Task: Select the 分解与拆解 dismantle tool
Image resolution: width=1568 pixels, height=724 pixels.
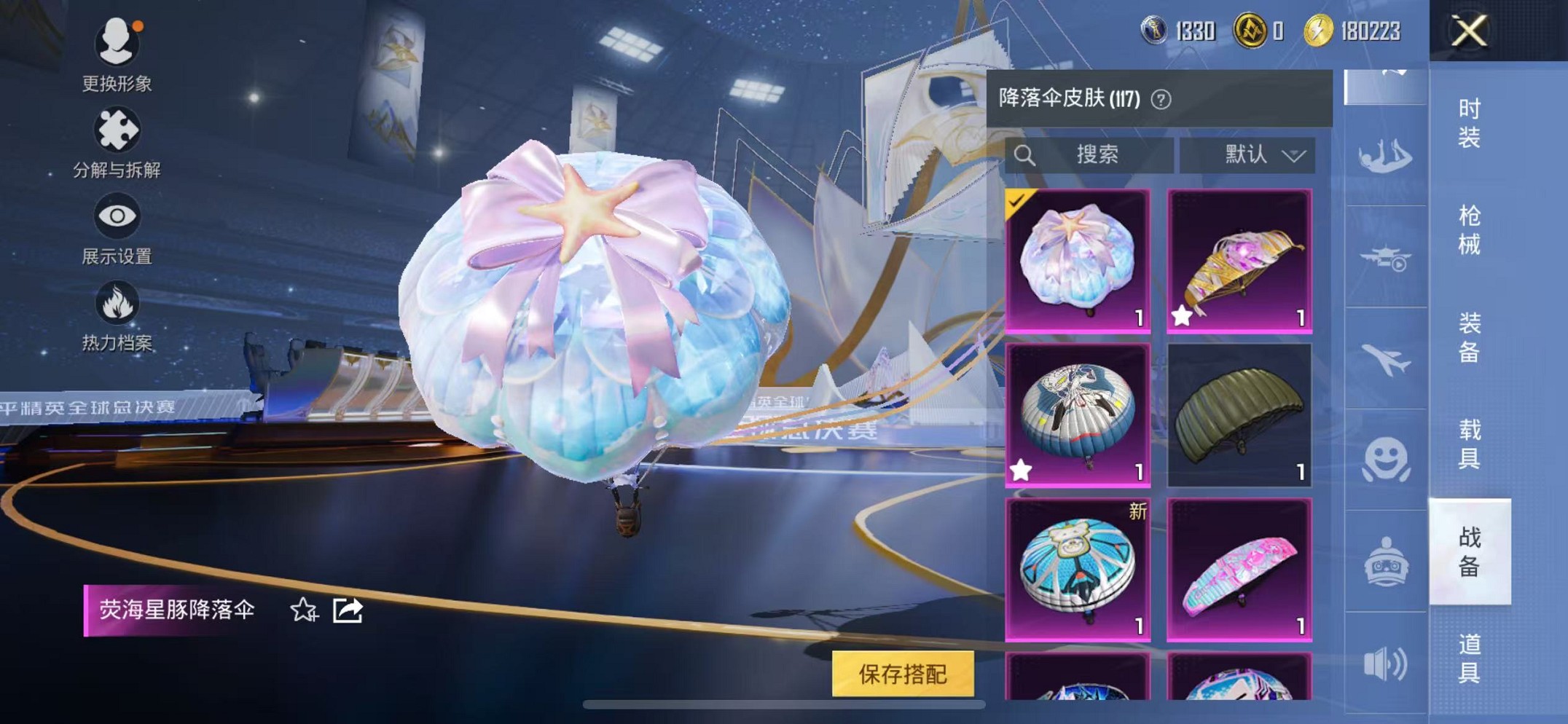Action: click(x=117, y=131)
